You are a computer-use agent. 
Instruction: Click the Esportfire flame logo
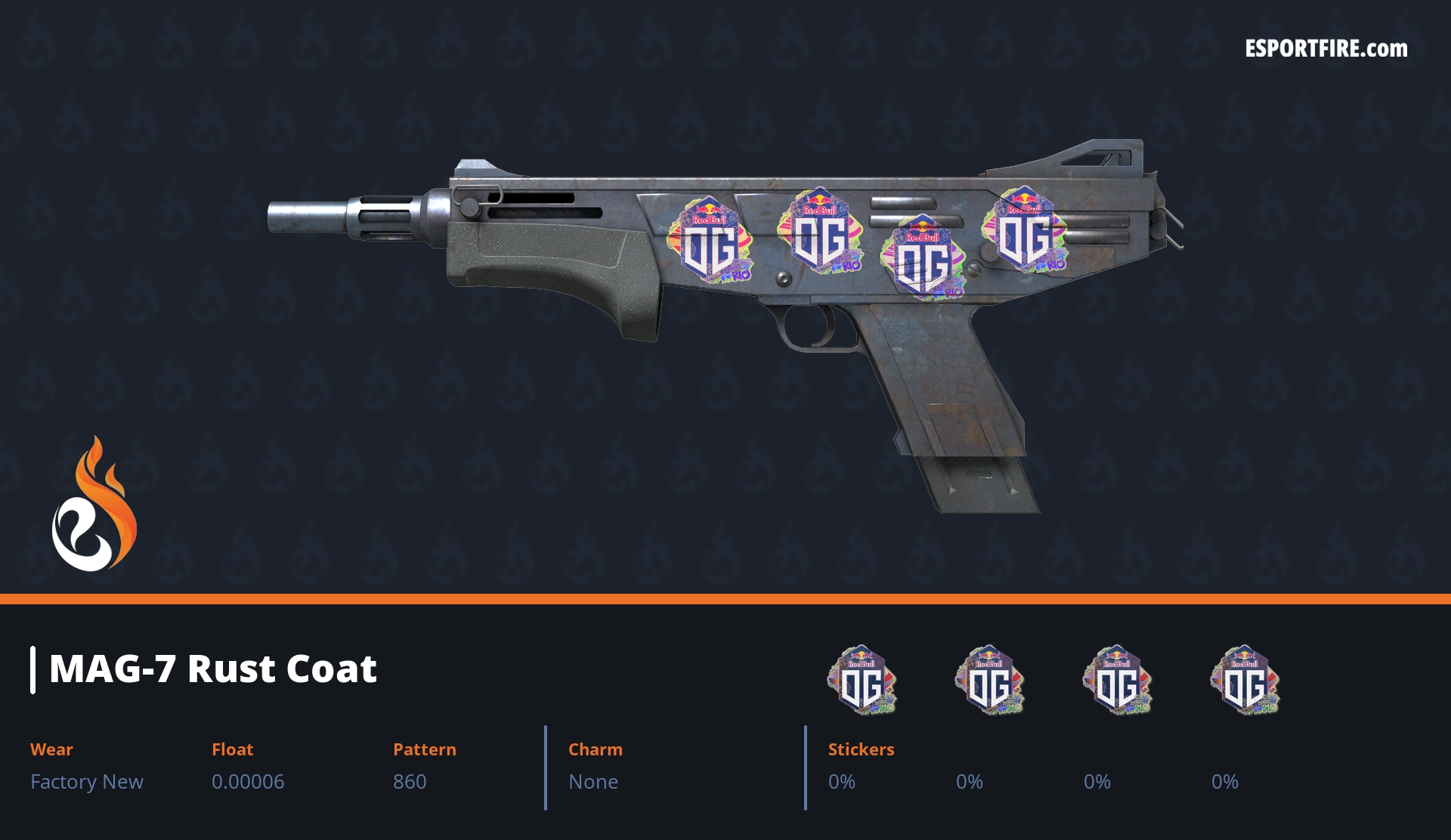coord(94,505)
